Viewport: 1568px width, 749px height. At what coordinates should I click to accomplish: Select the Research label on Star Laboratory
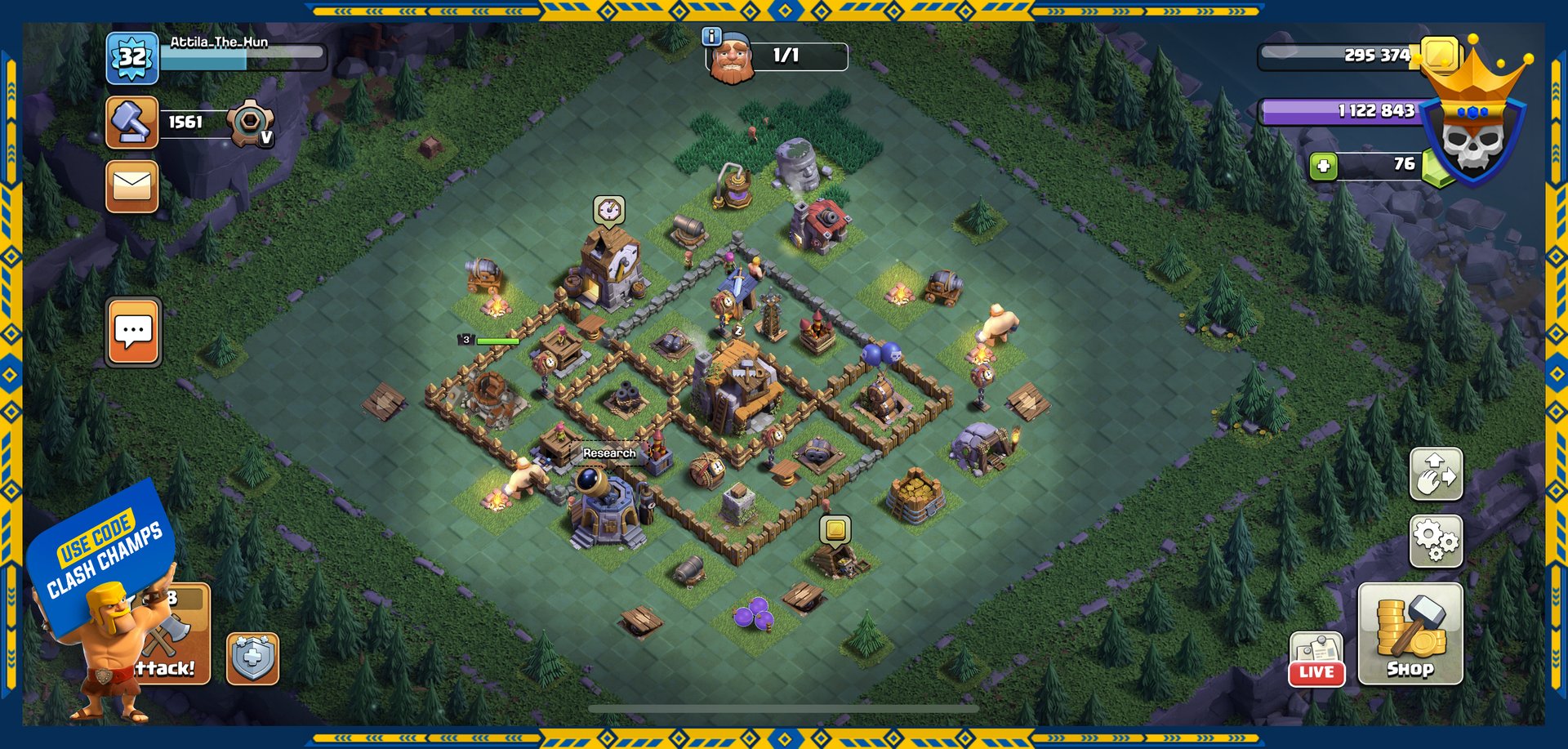(609, 453)
